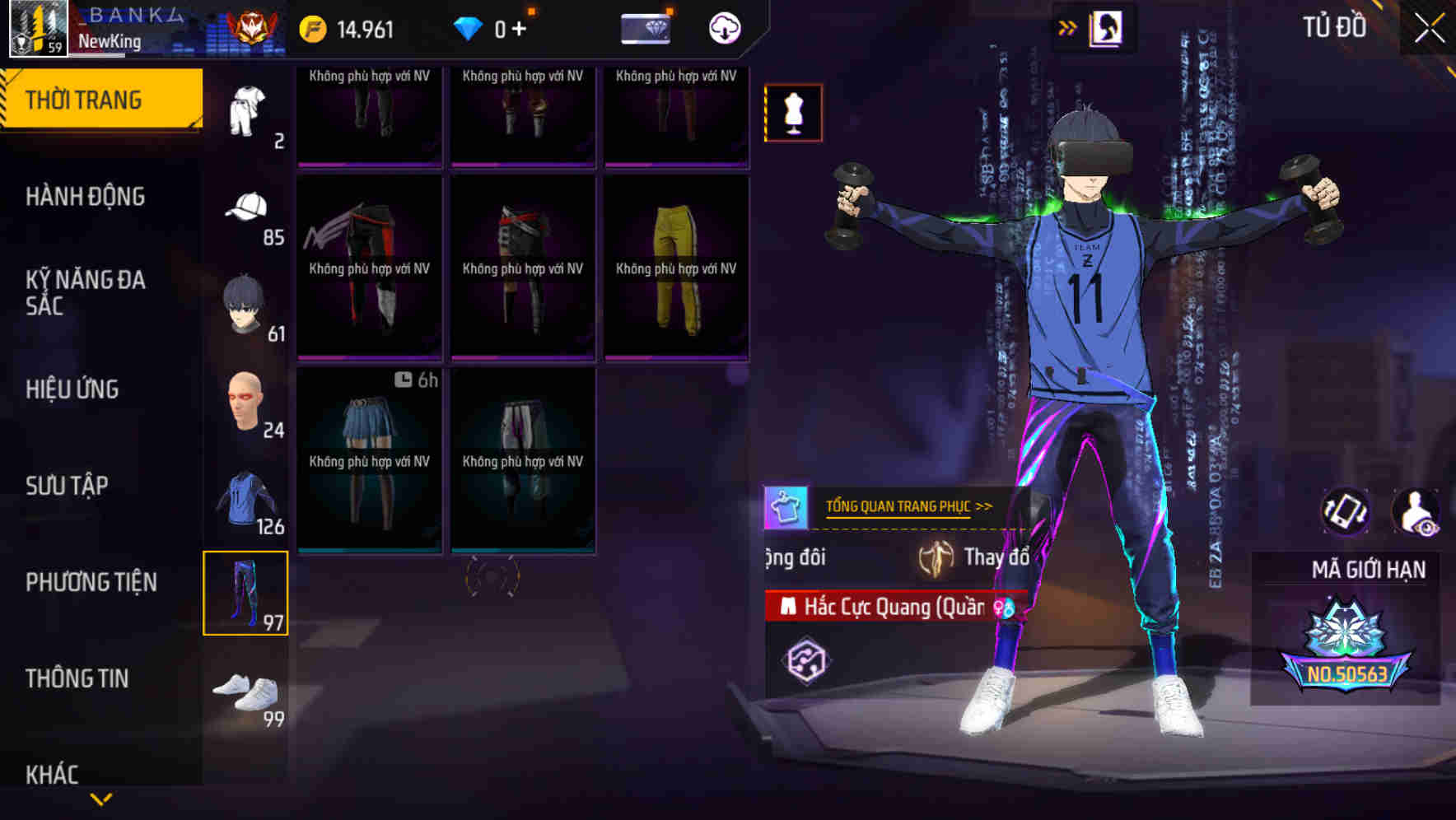Screen dimensions: 1456x820
Task: Click the membership card icon near diamond counter
Action: [646, 27]
